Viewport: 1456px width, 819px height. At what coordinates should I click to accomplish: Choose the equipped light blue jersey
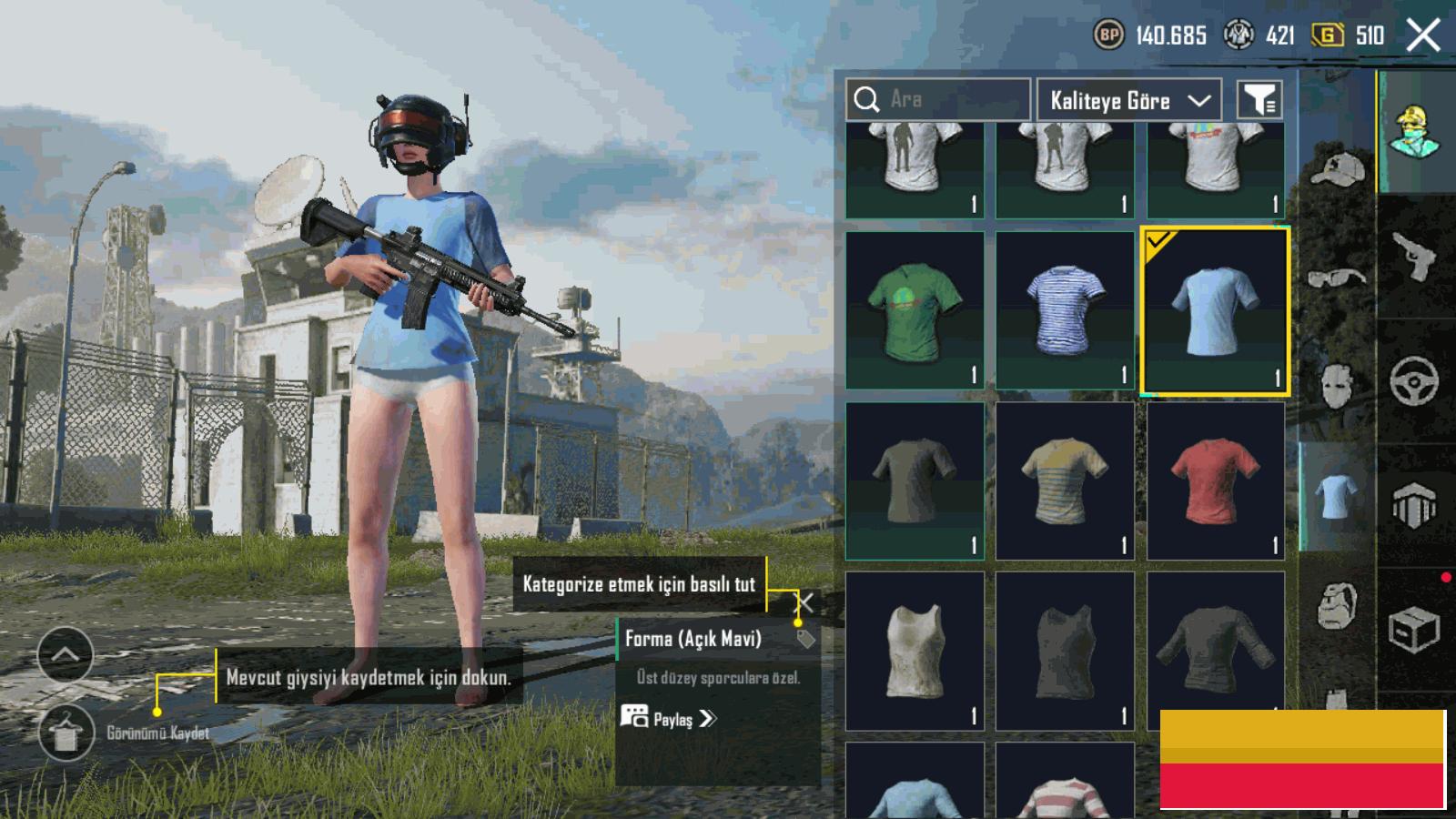pos(1215,310)
